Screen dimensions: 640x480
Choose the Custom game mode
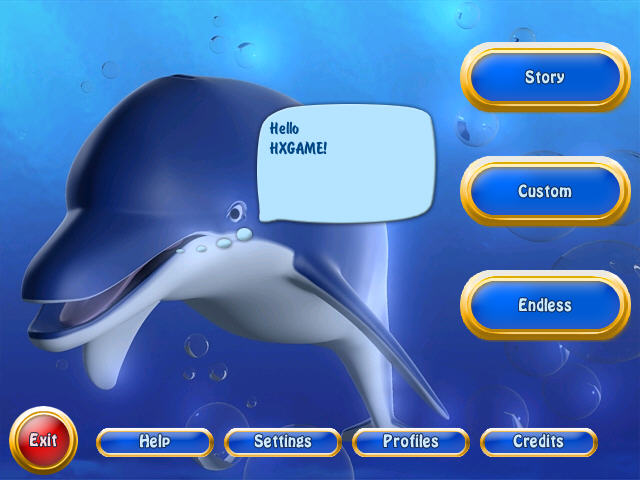[544, 191]
